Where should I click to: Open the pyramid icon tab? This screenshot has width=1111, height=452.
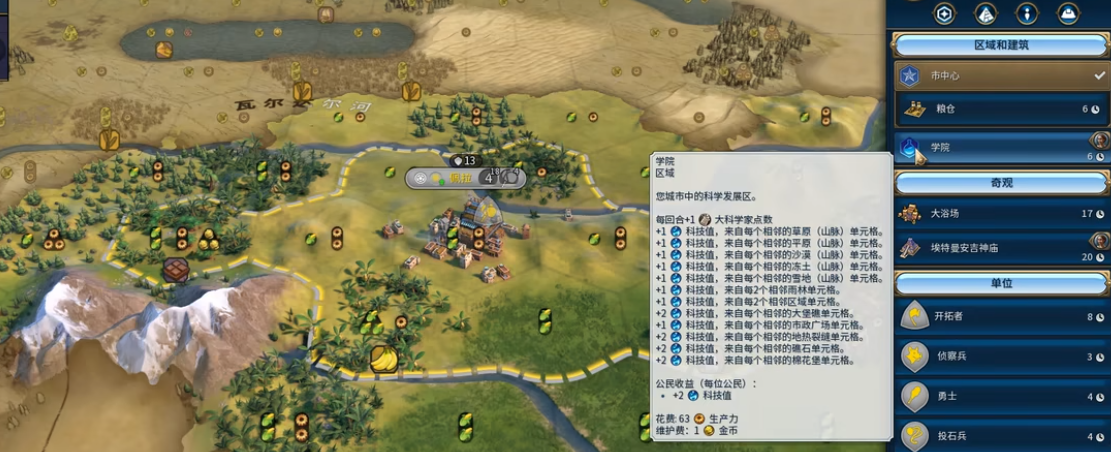[x=985, y=13]
